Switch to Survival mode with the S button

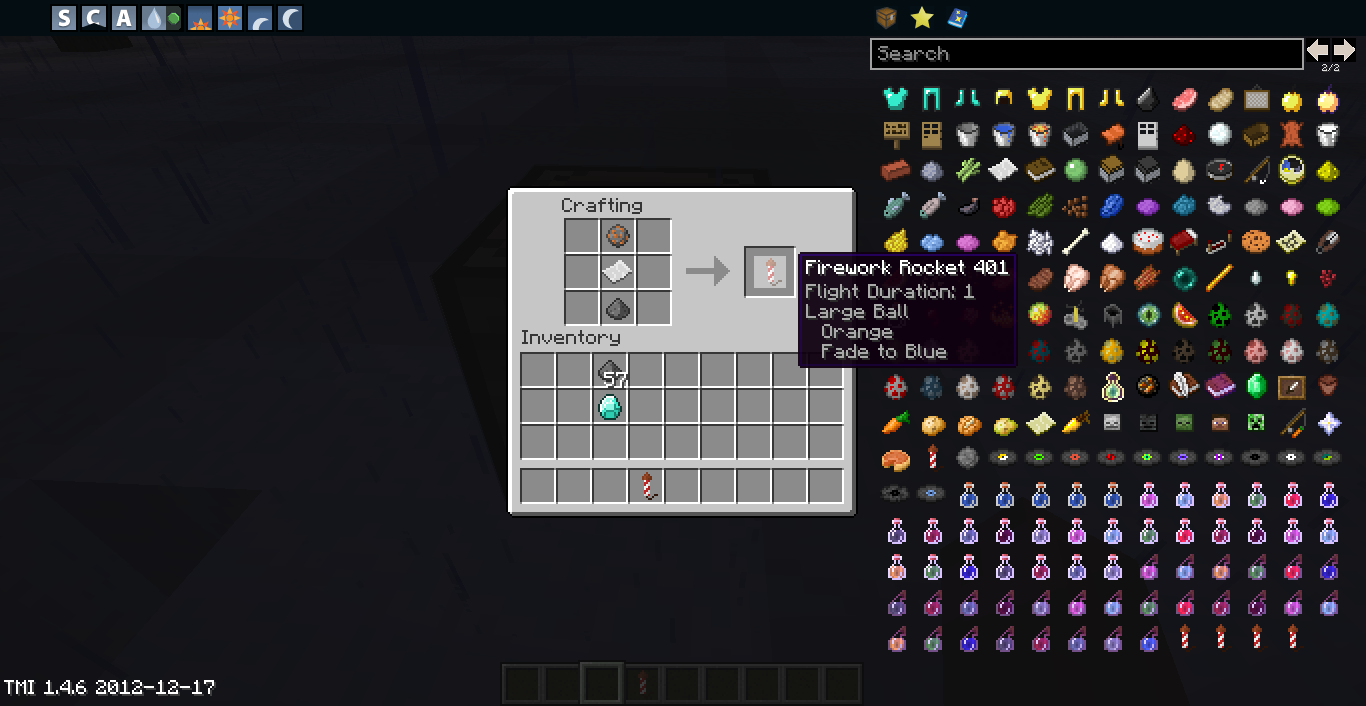[x=64, y=18]
